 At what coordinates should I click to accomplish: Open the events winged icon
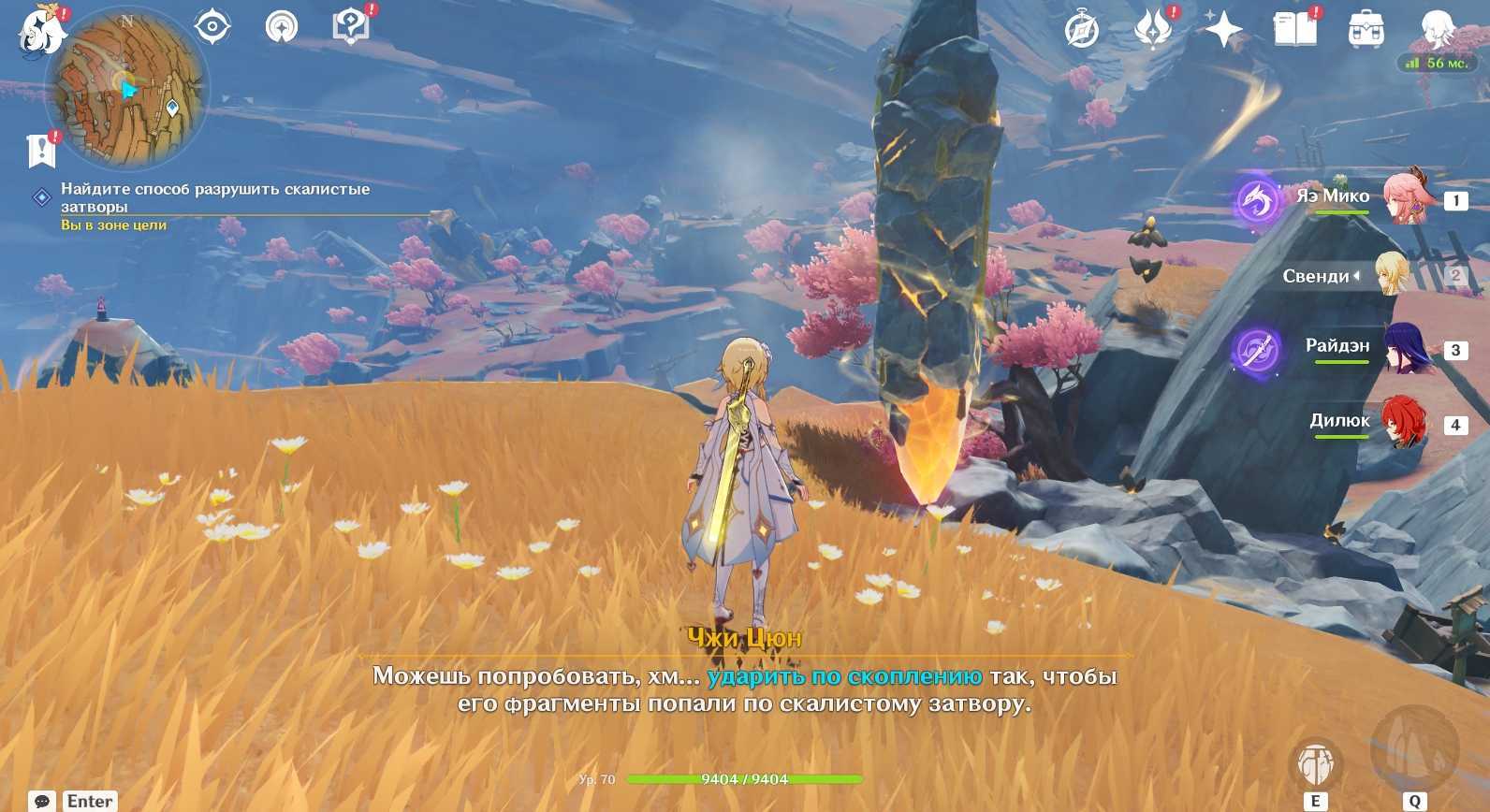pyautogui.click(x=1153, y=30)
